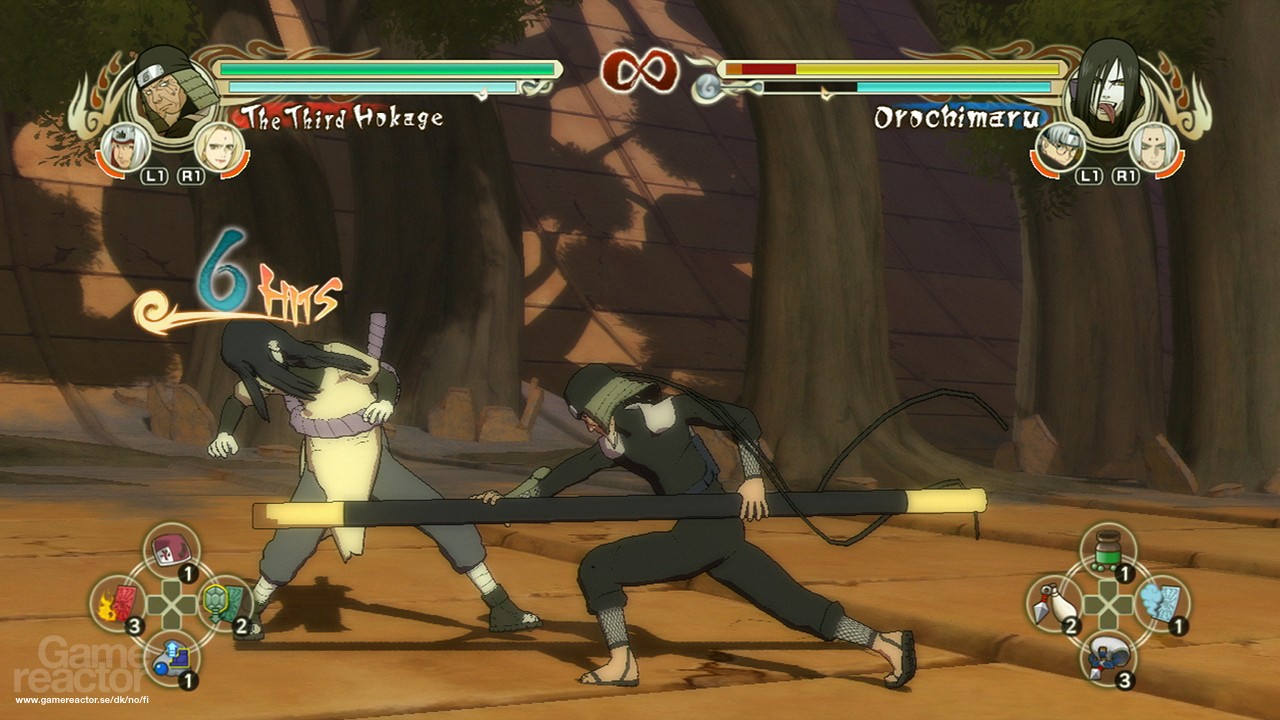Use the blue boot speed-up item
Viewport: 1280px width, 720px height.
click(170, 657)
